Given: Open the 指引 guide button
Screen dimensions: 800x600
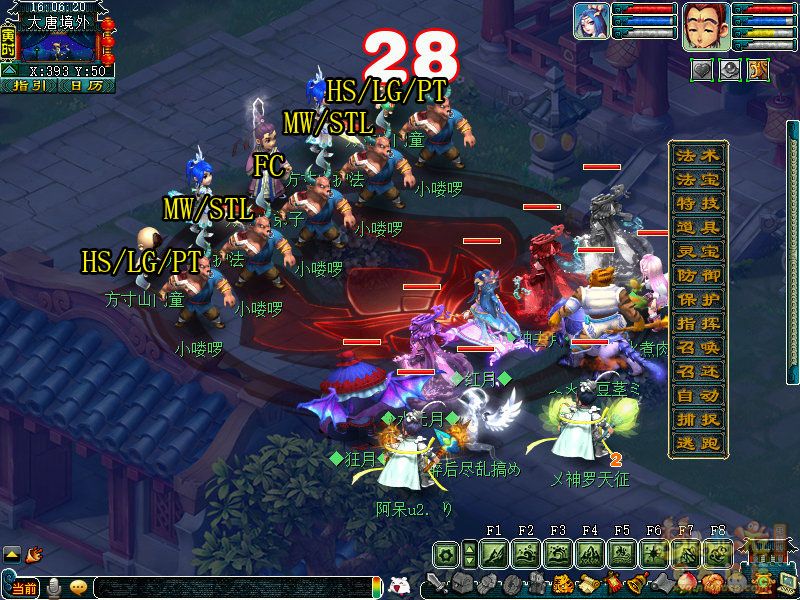Looking at the screenshot, I should tap(30, 86).
